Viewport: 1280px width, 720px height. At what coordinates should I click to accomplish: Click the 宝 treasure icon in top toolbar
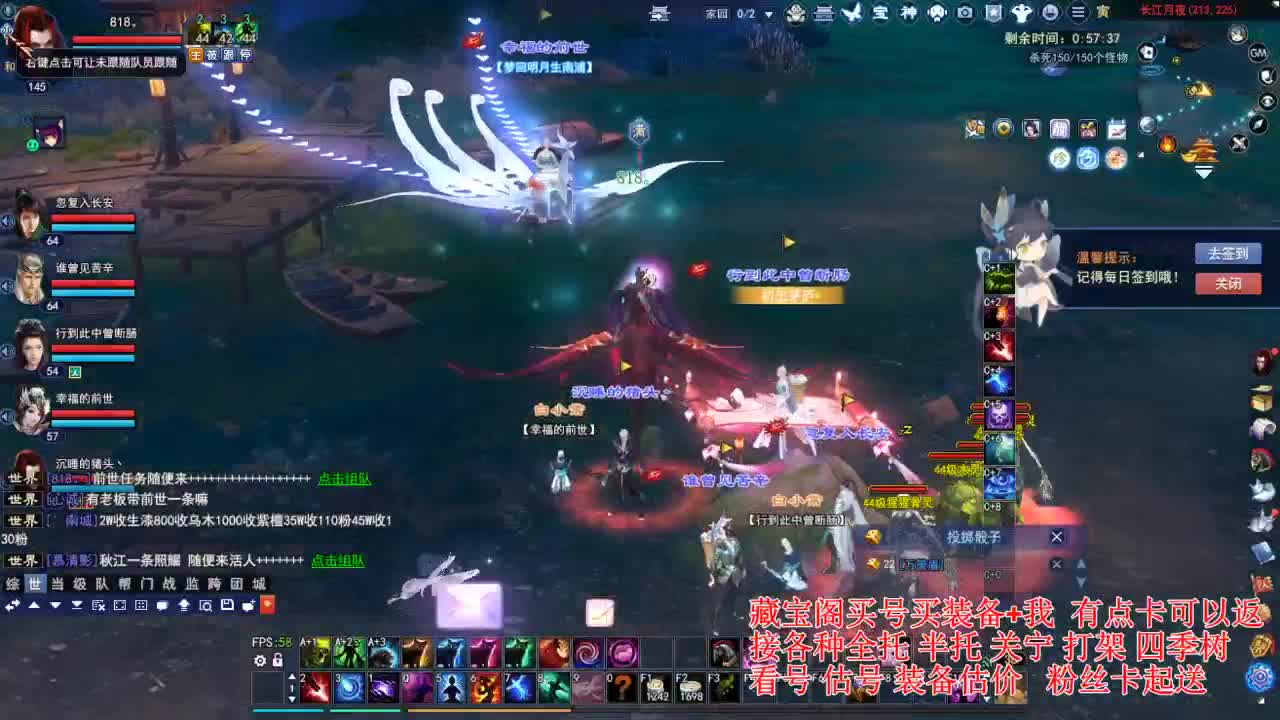[881, 13]
